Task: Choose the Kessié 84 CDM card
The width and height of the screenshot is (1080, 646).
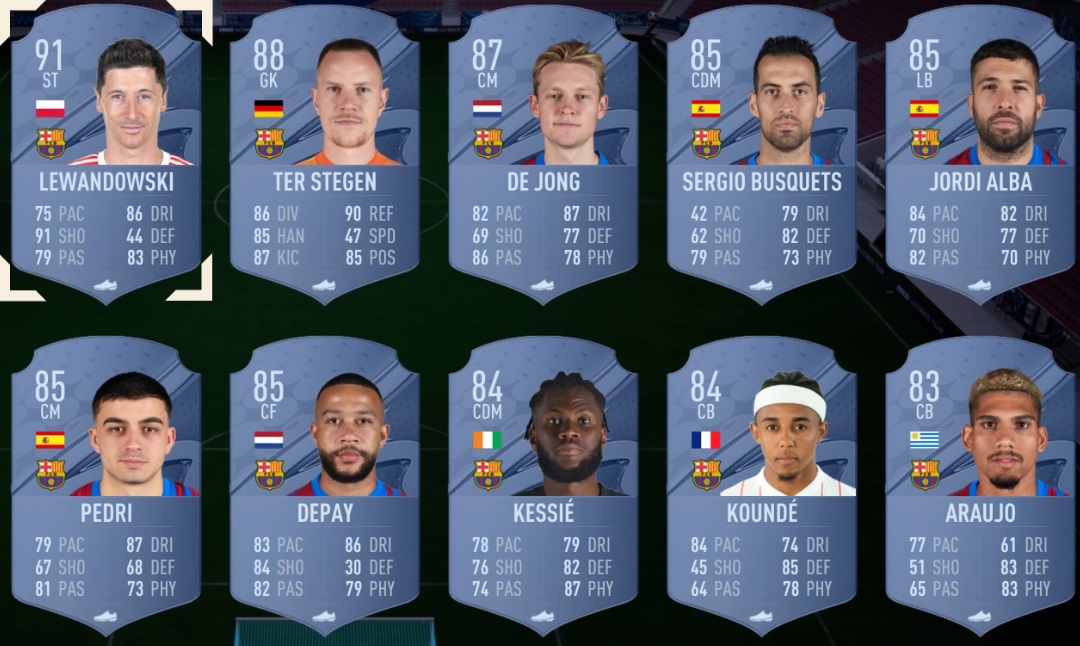Action: 543,482
